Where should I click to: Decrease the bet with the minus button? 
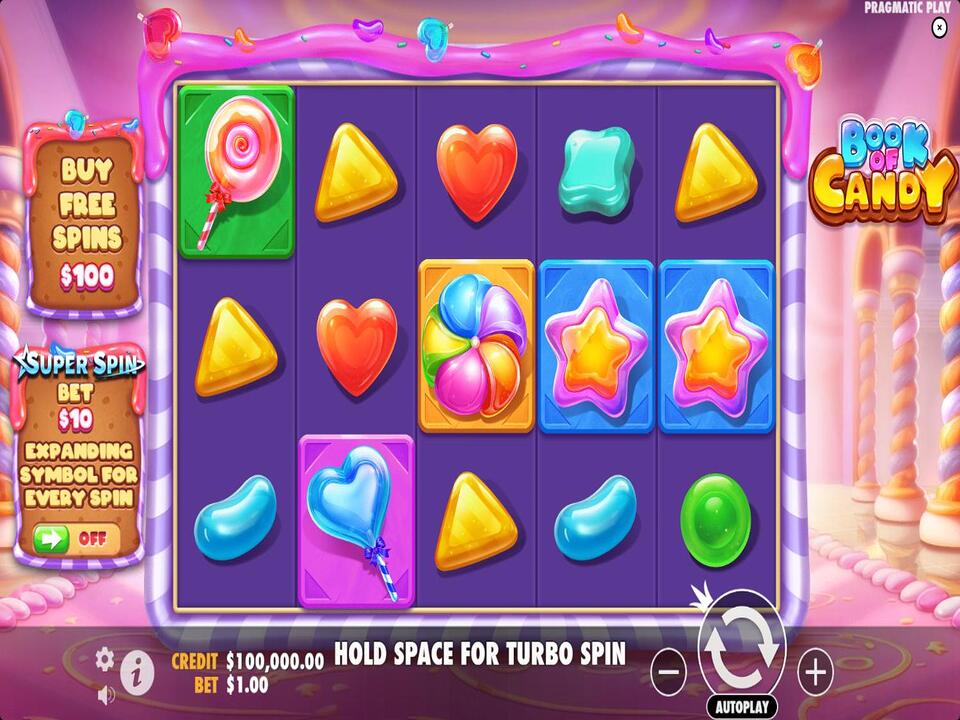point(668,671)
